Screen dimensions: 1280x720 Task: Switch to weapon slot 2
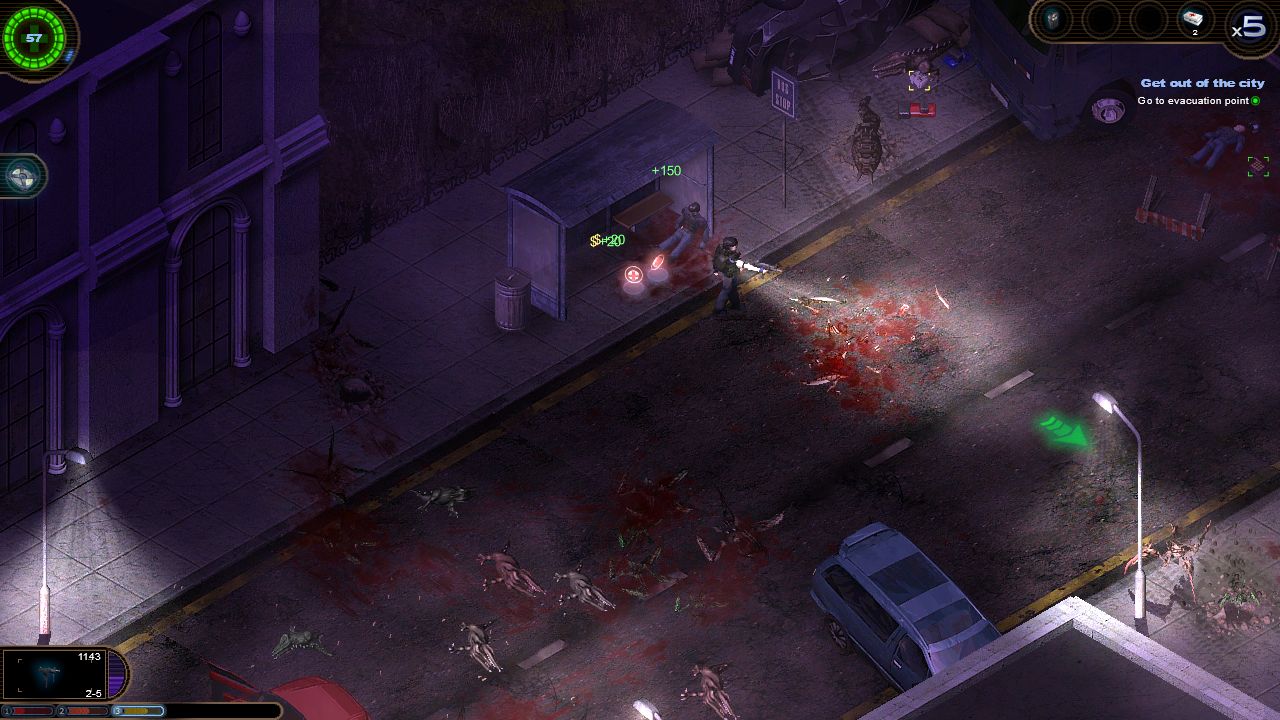coord(85,711)
